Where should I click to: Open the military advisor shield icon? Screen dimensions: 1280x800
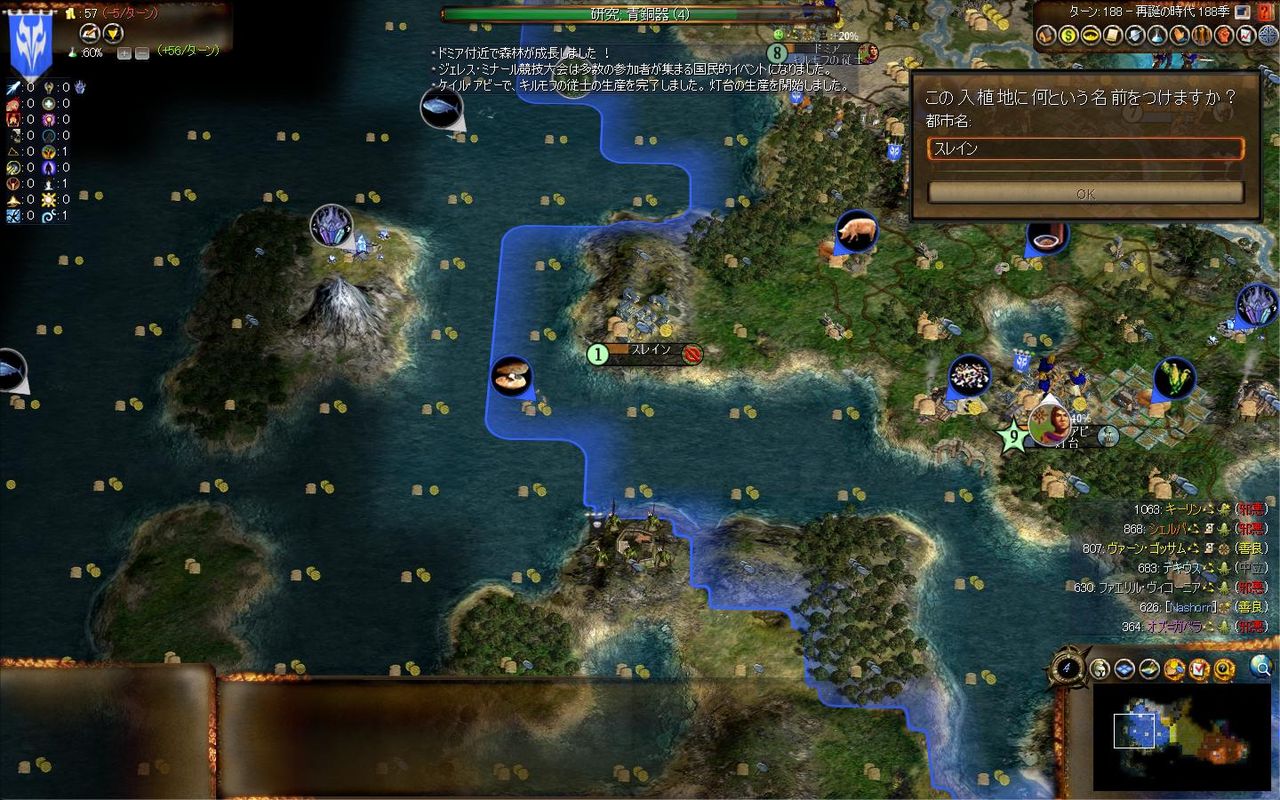tap(1134, 36)
